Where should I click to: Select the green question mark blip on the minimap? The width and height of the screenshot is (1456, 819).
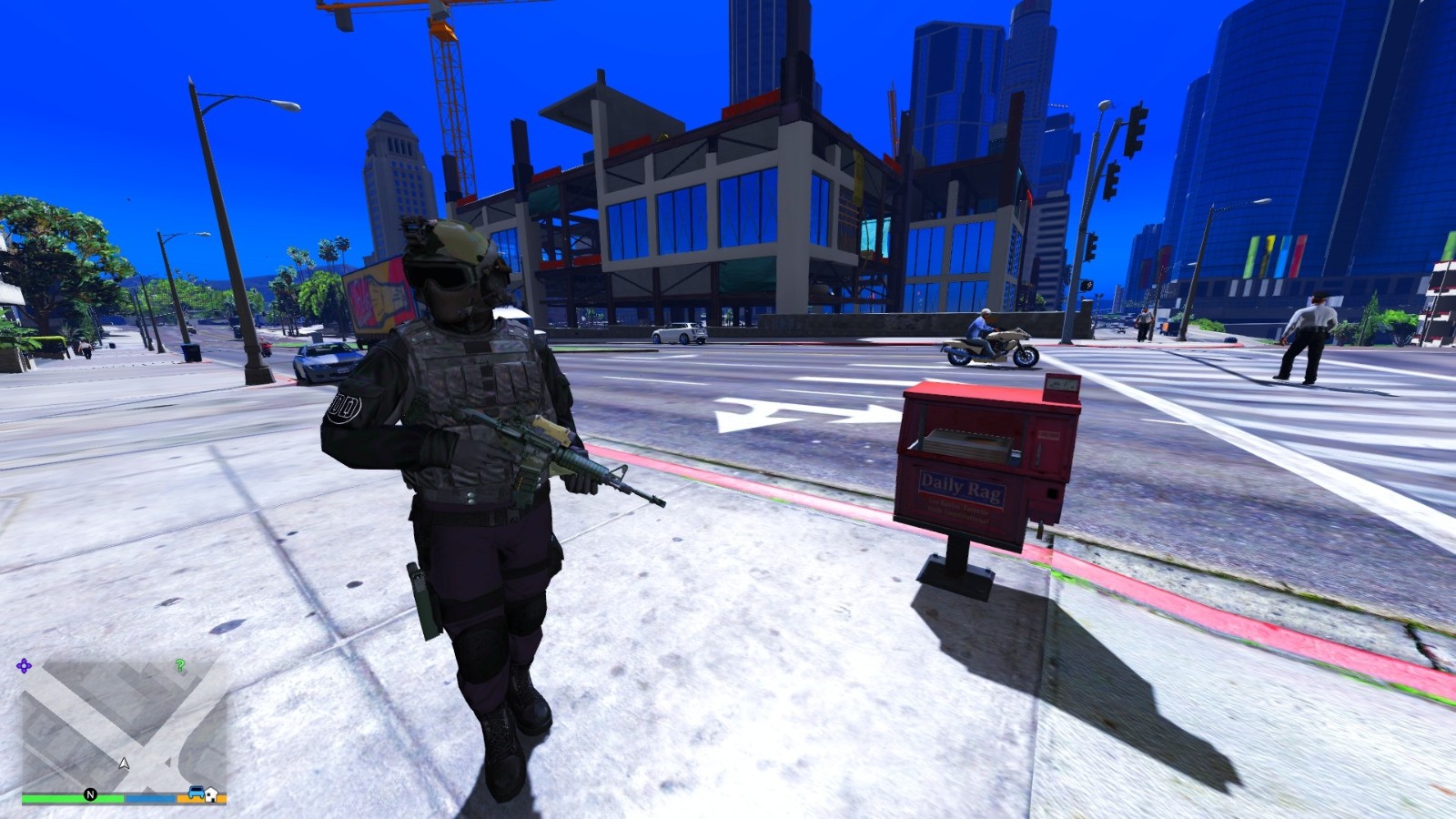click(x=180, y=666)
